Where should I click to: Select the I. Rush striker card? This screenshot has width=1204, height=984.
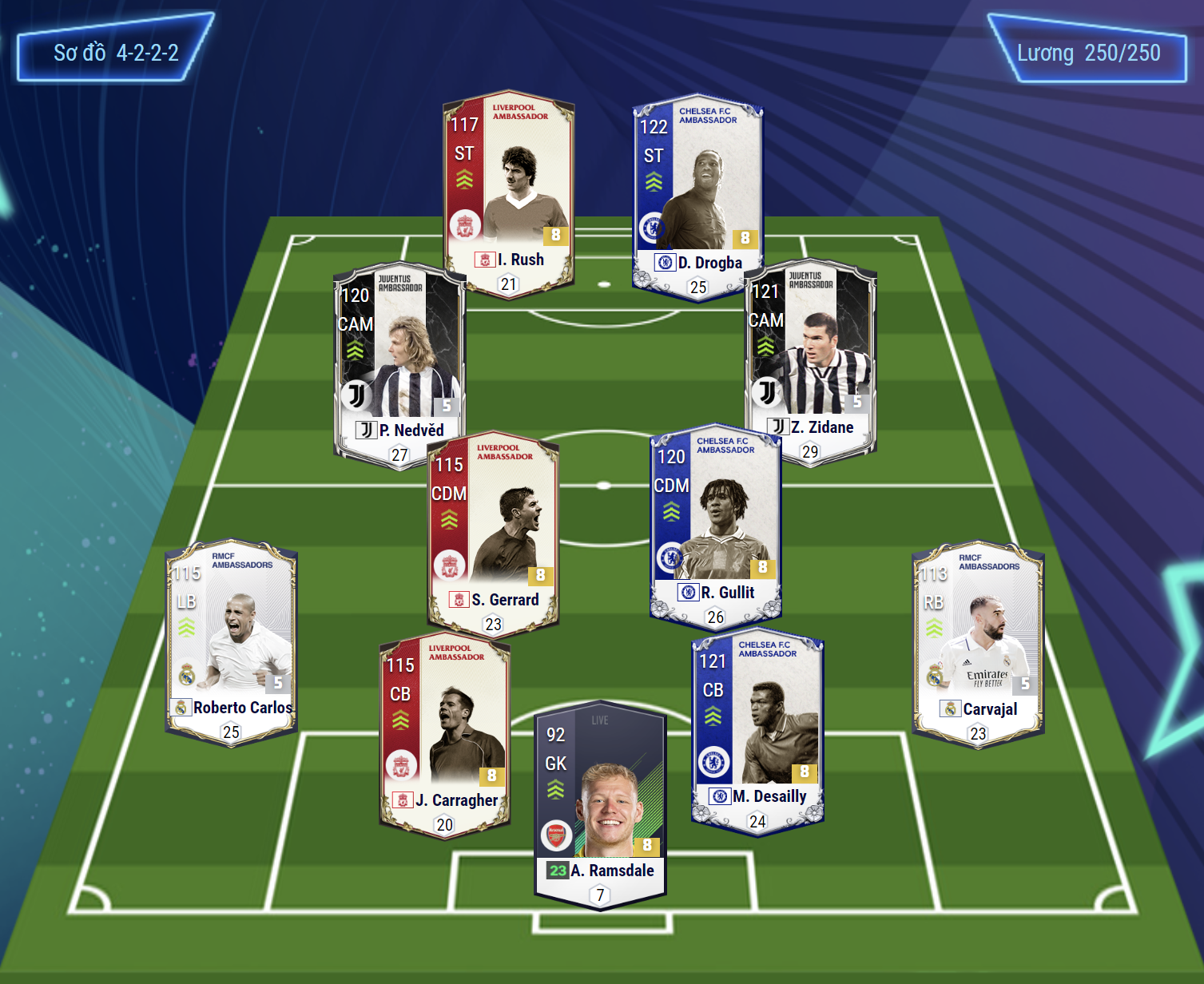(x=509, y=192)
